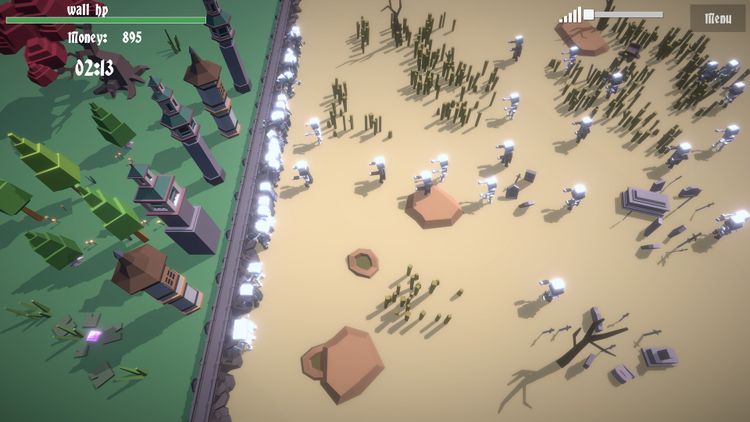
Task: Click the volume slider track
Action: [x=627, y=15]
